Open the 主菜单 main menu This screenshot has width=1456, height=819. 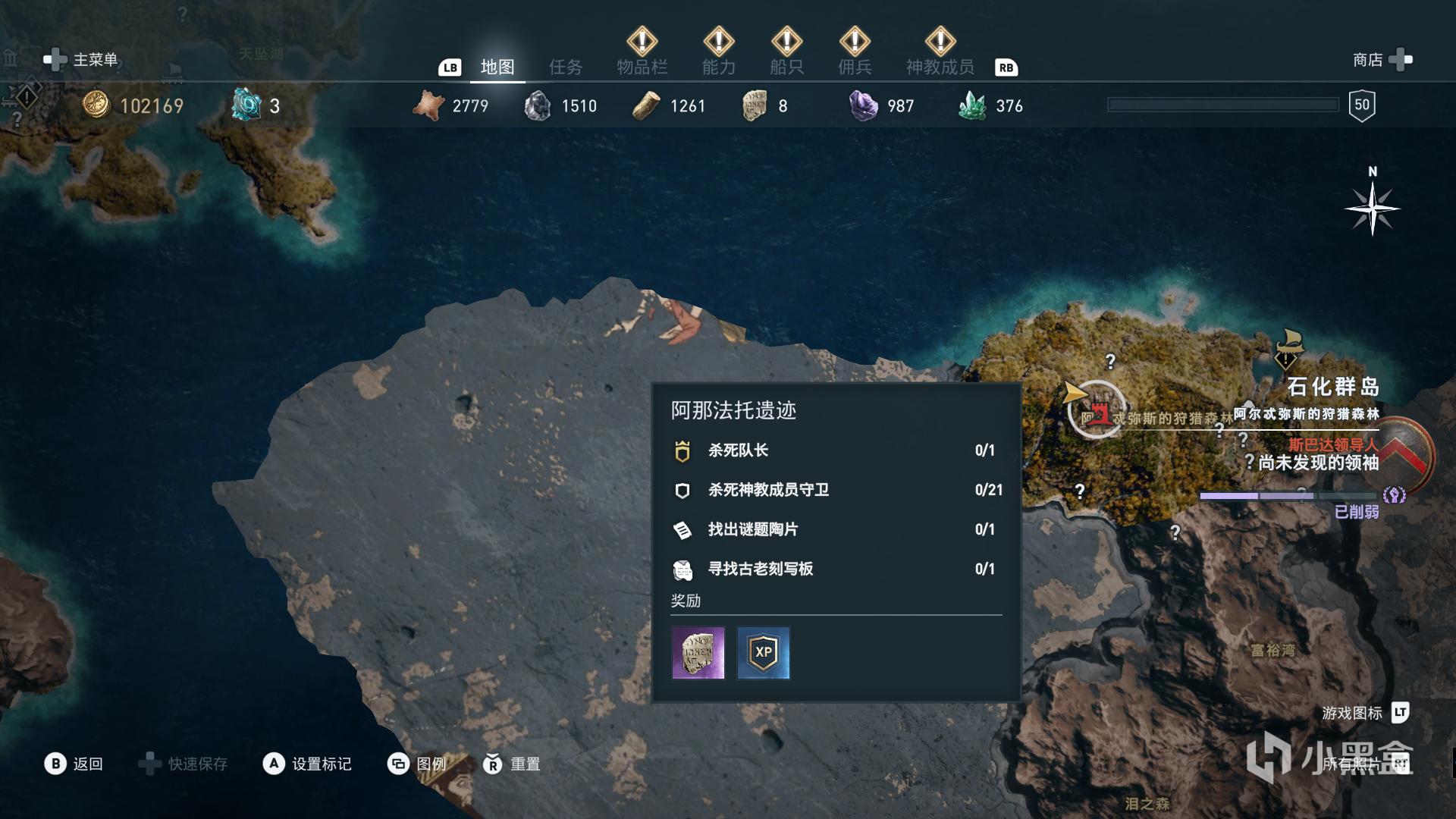coord(82,60)
